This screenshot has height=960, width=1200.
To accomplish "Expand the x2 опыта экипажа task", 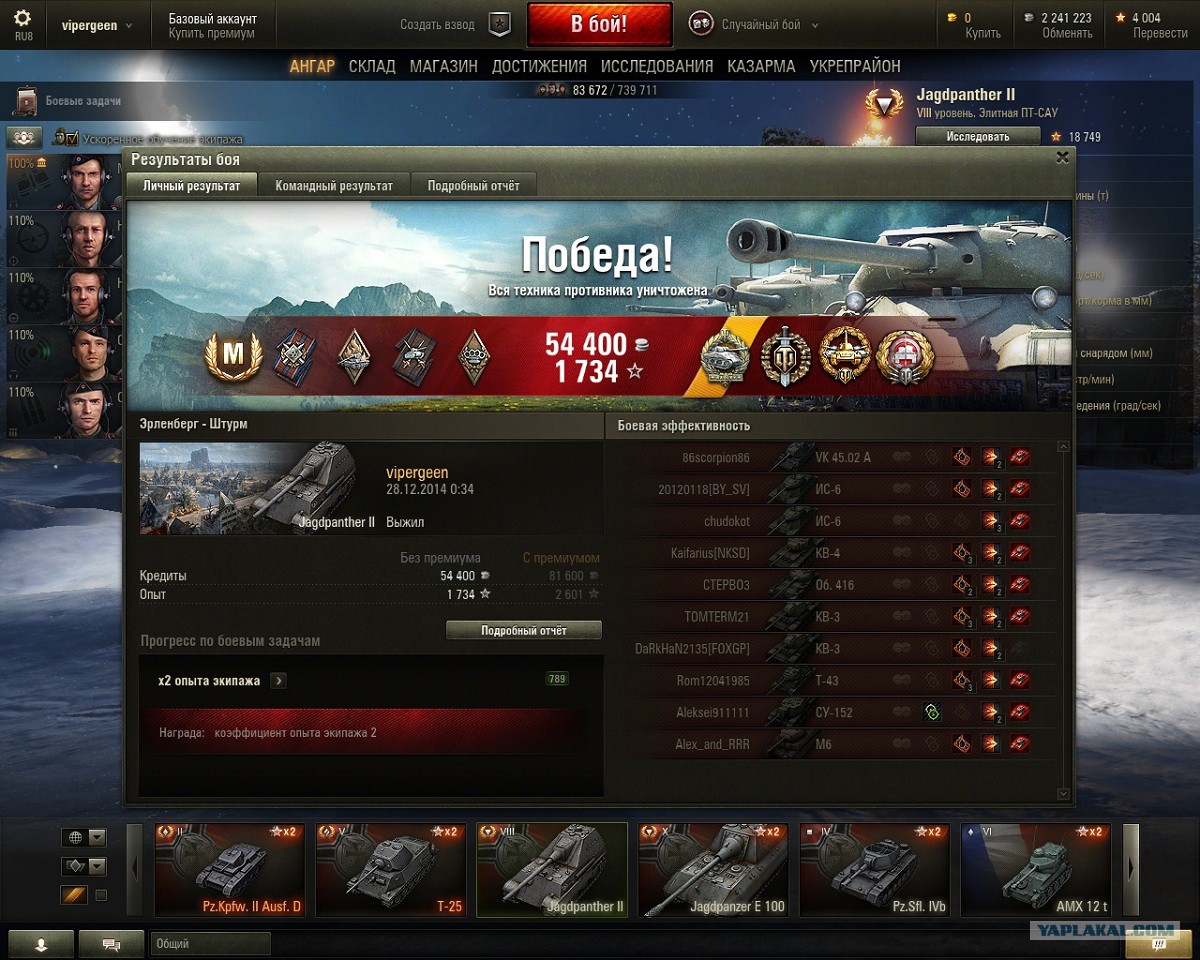I will (279, 681).
